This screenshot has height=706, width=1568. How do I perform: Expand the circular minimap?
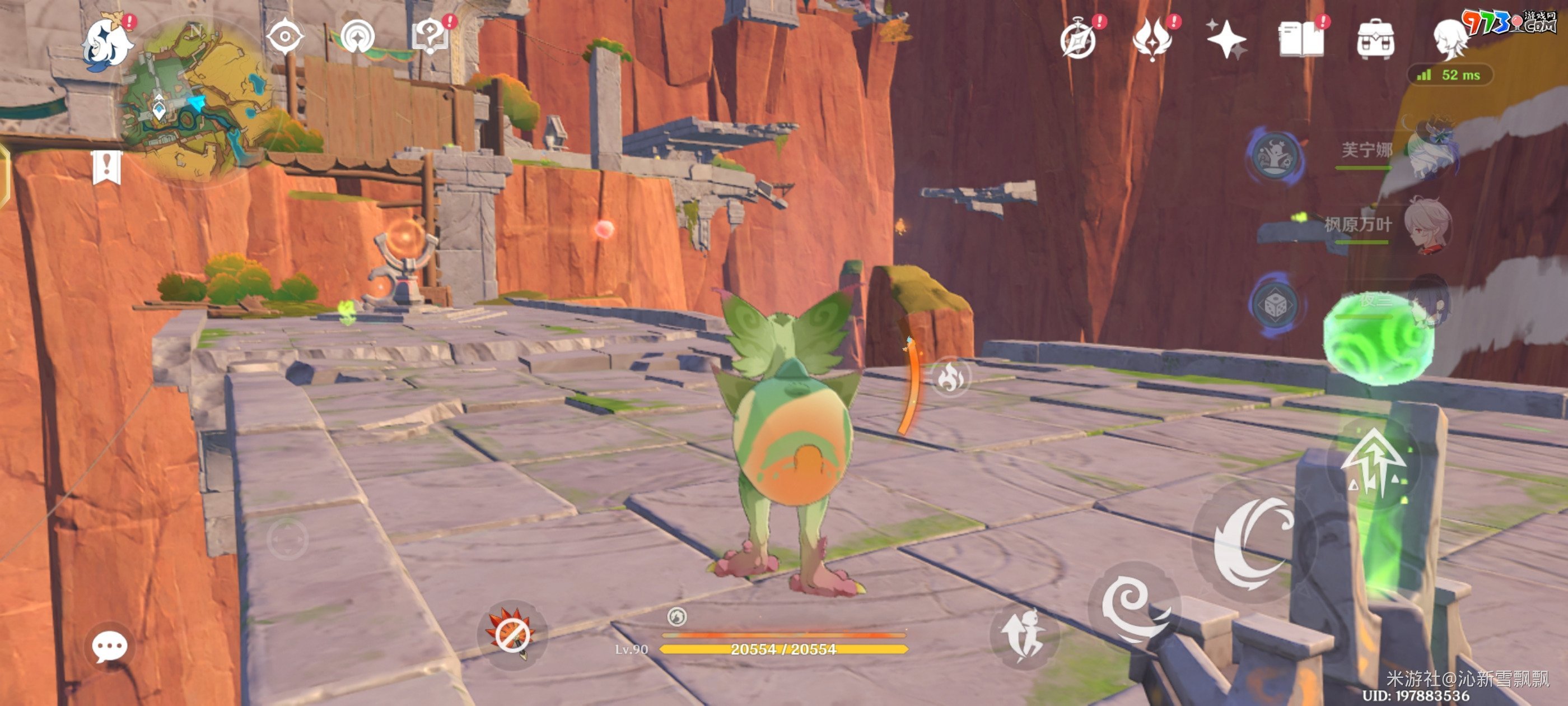196,100
